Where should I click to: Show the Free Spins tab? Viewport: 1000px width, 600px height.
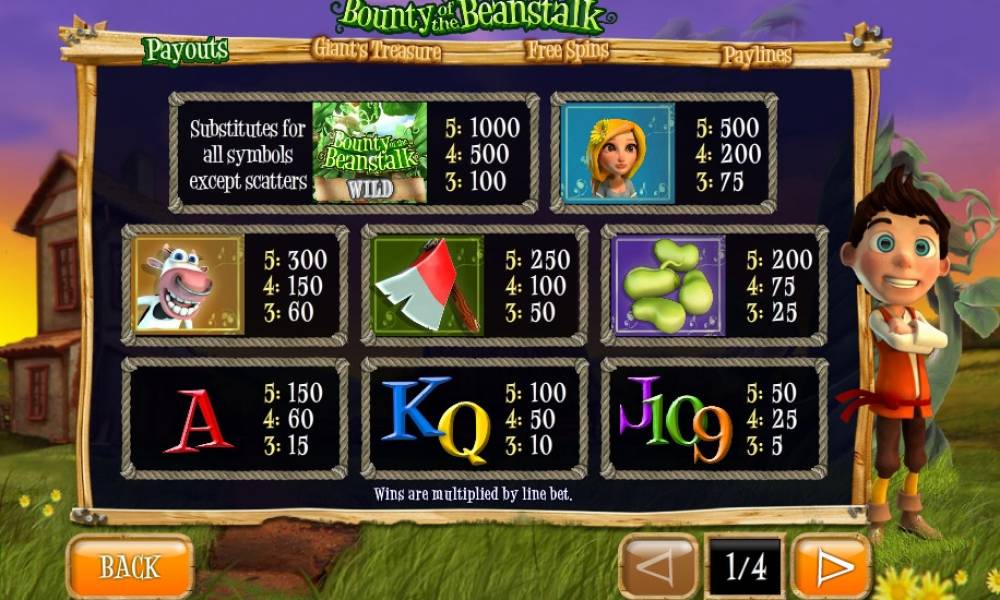[567, 50]
